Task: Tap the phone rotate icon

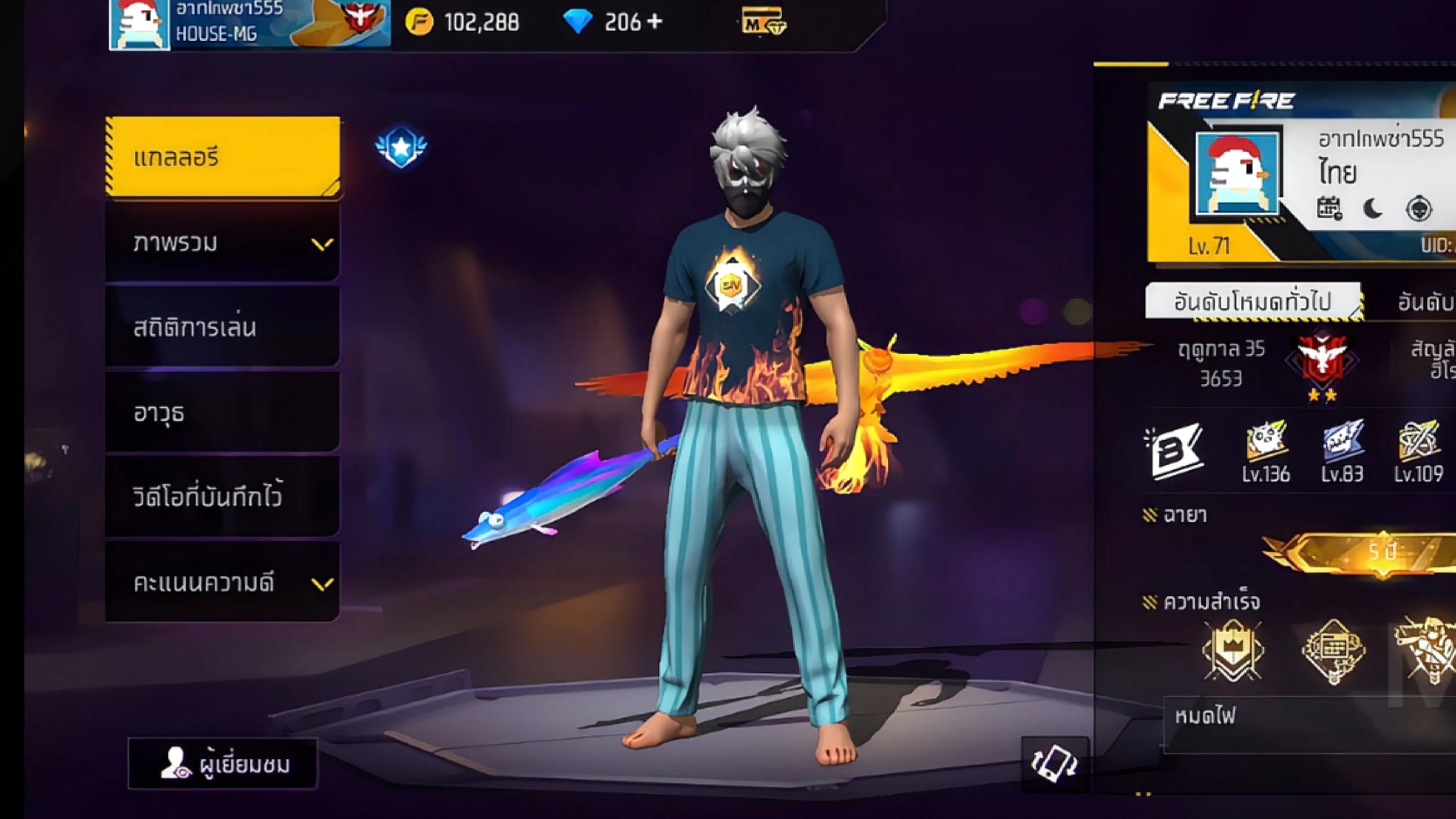Action: (1054, 764)
